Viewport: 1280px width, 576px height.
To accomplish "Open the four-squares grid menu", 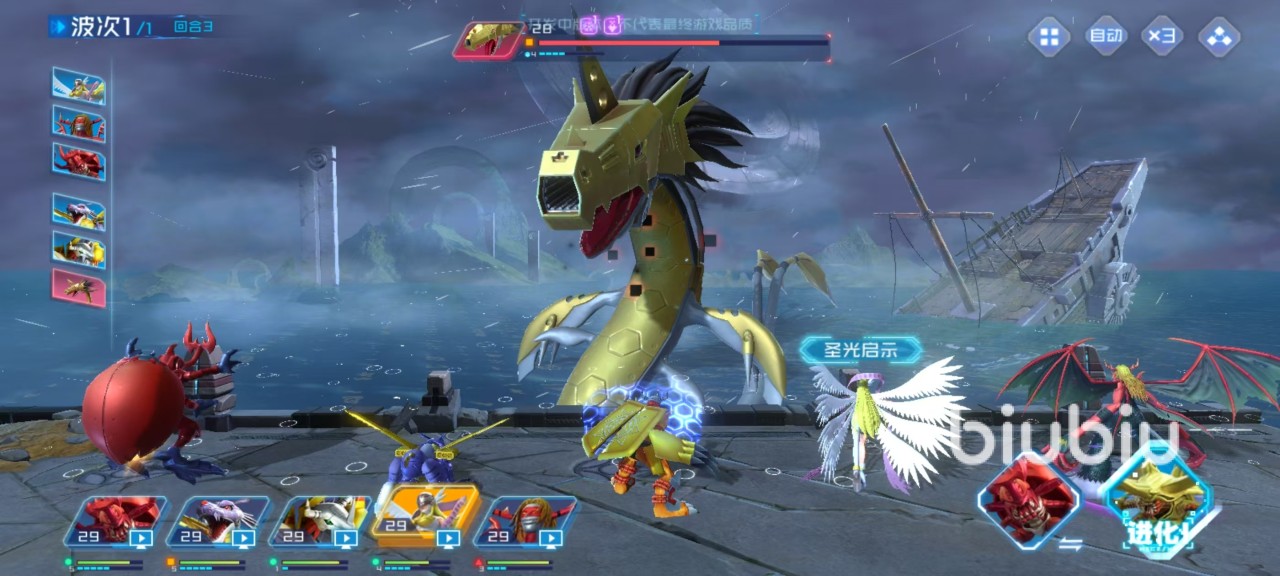I will [1049, 38].
